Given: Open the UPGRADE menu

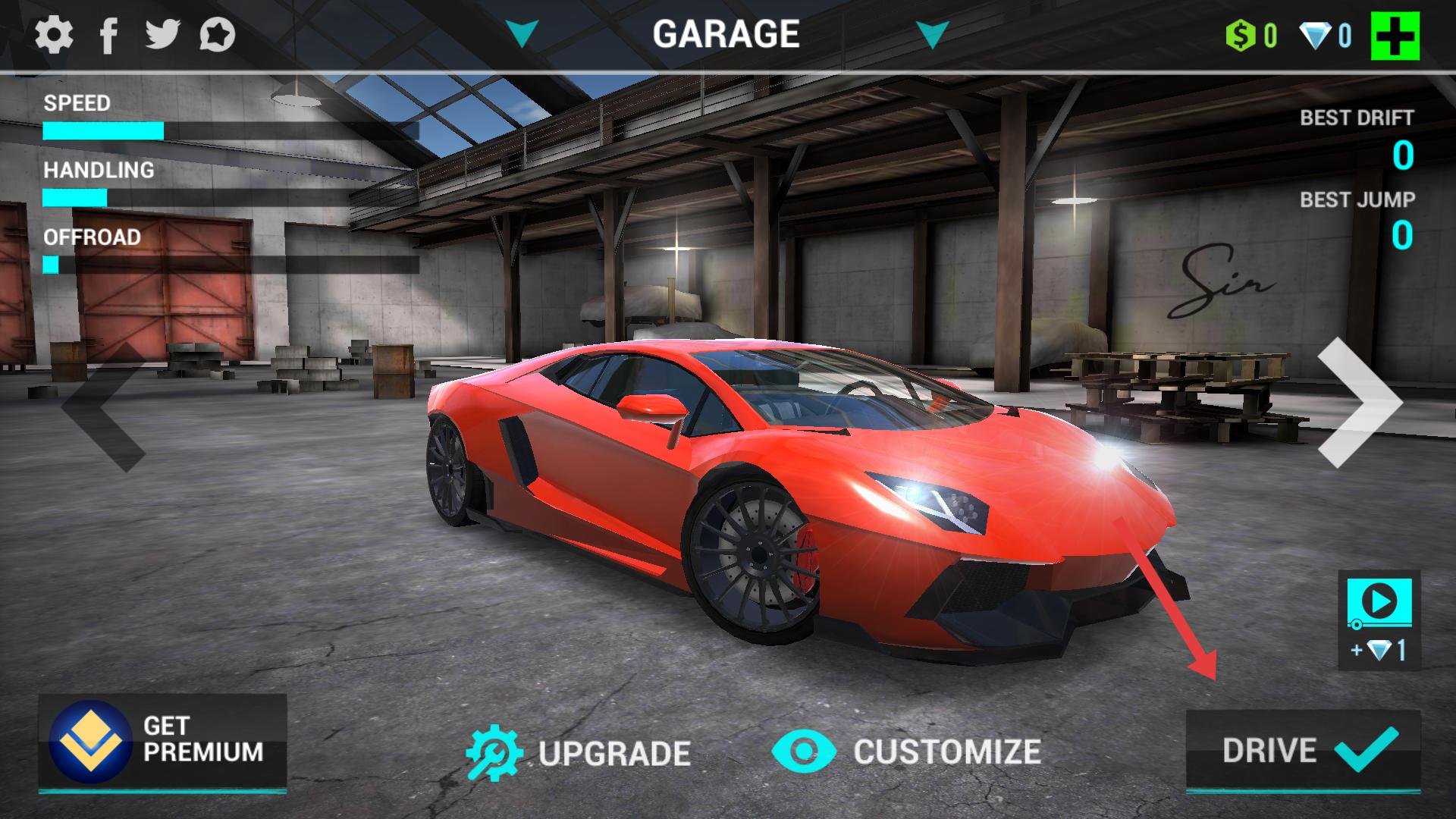Looking at the screenshot, I should tap(579, 753).
